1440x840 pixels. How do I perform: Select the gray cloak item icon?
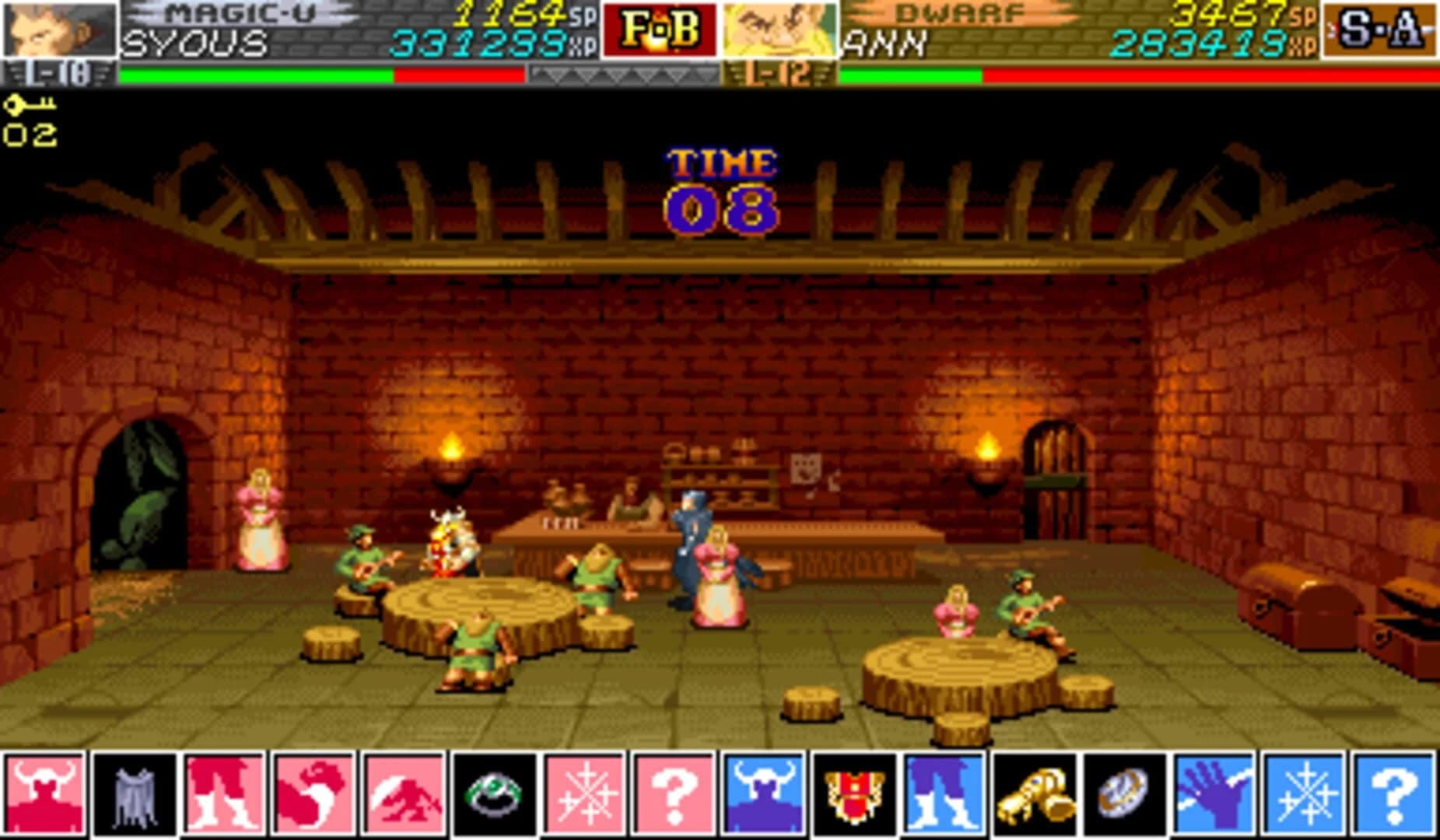click(135, 792)
